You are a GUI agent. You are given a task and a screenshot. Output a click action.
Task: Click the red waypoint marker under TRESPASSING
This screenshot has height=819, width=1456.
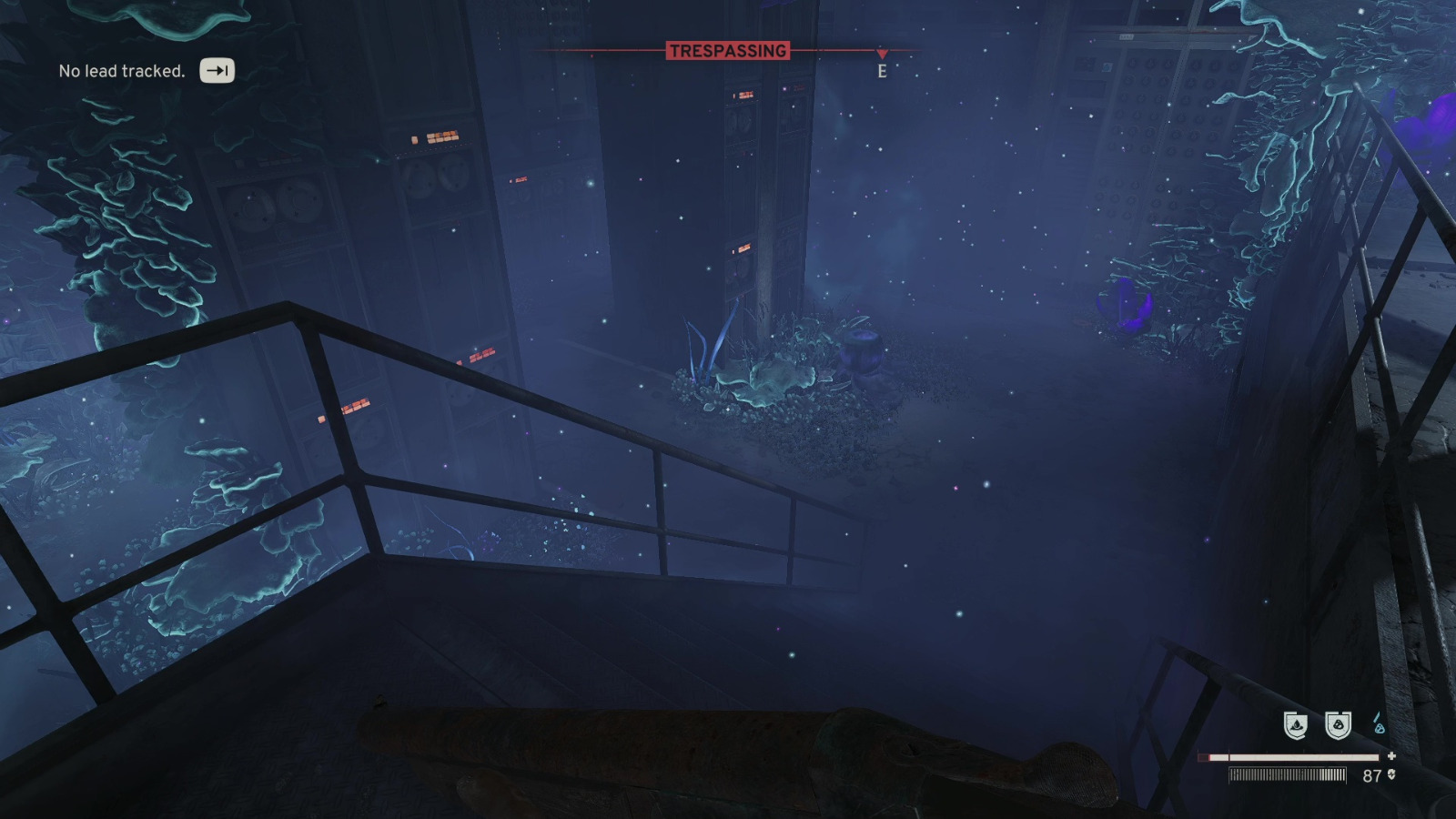click(880, 53)
